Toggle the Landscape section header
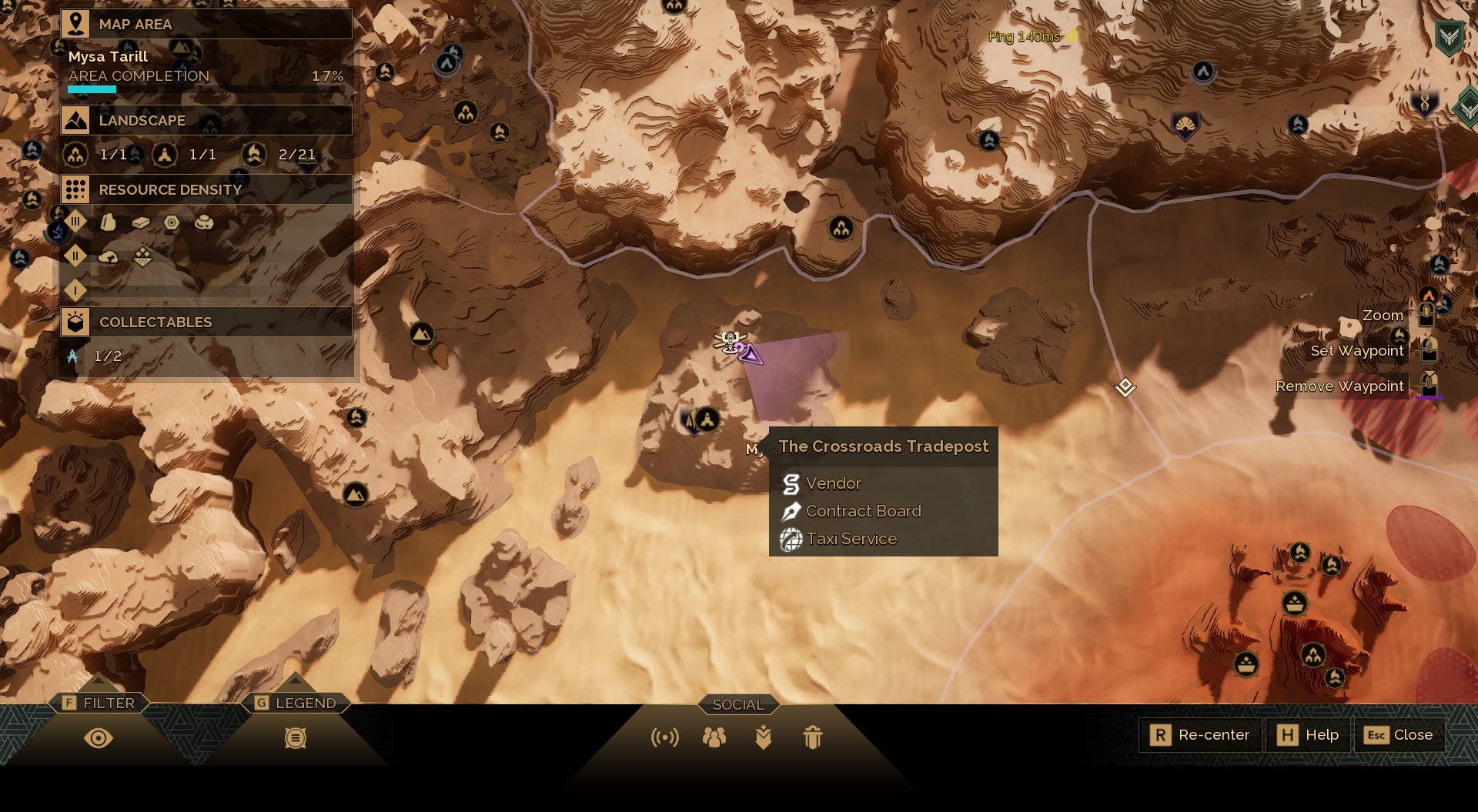Screen dimensions: 1478x812 point(206,120)
